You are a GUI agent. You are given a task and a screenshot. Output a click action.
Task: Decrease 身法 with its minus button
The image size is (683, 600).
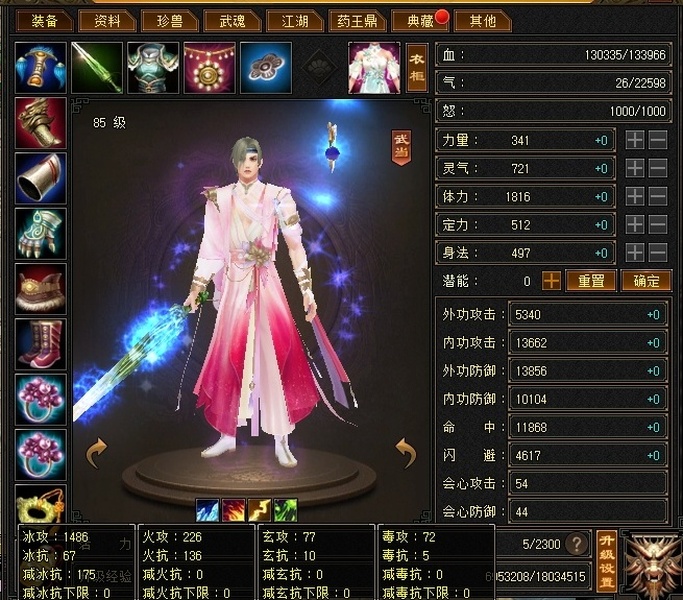pos(657,253)
